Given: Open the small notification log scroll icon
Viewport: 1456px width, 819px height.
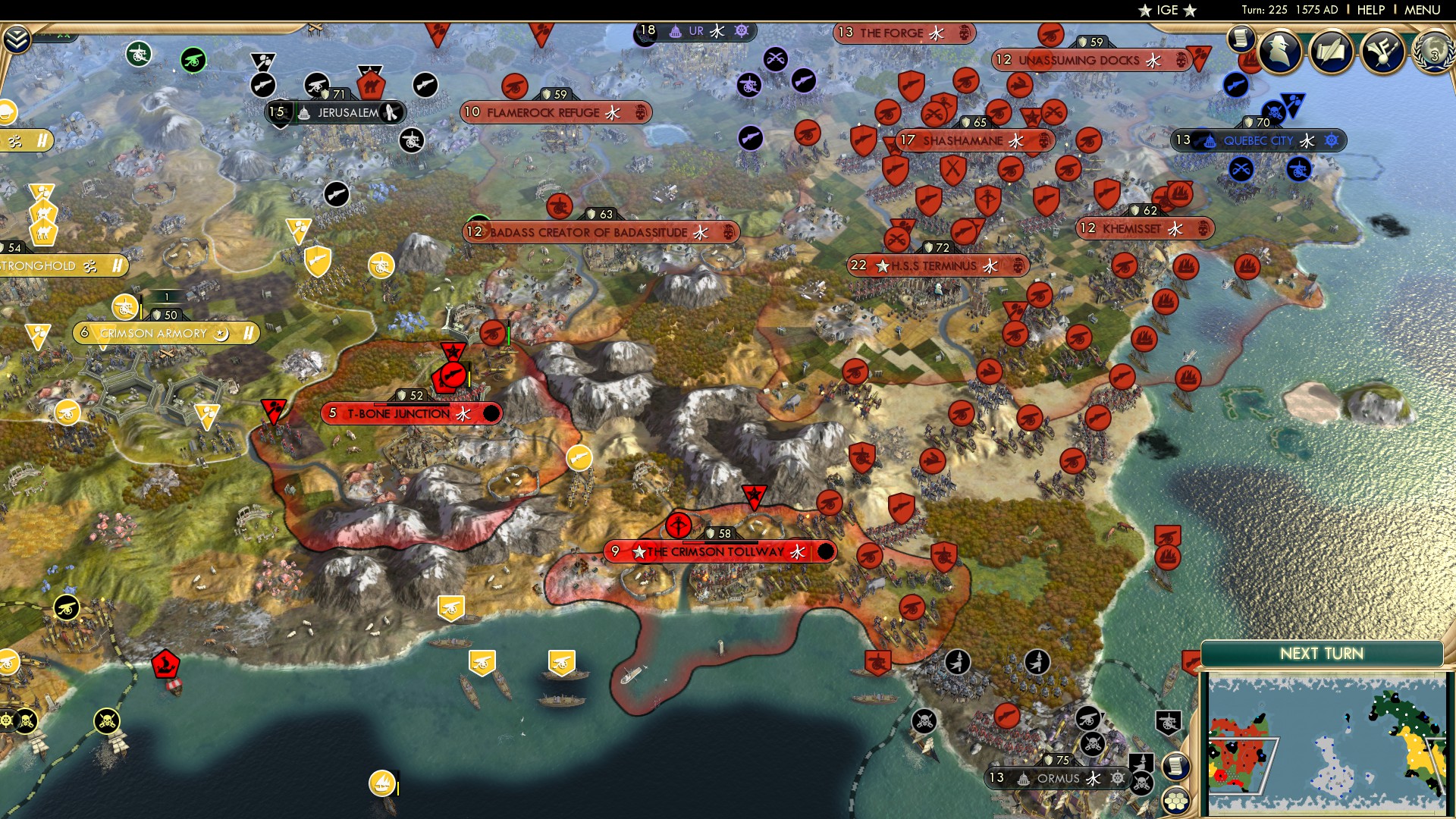Looking at the screenshot, I should coord(1241,38).
